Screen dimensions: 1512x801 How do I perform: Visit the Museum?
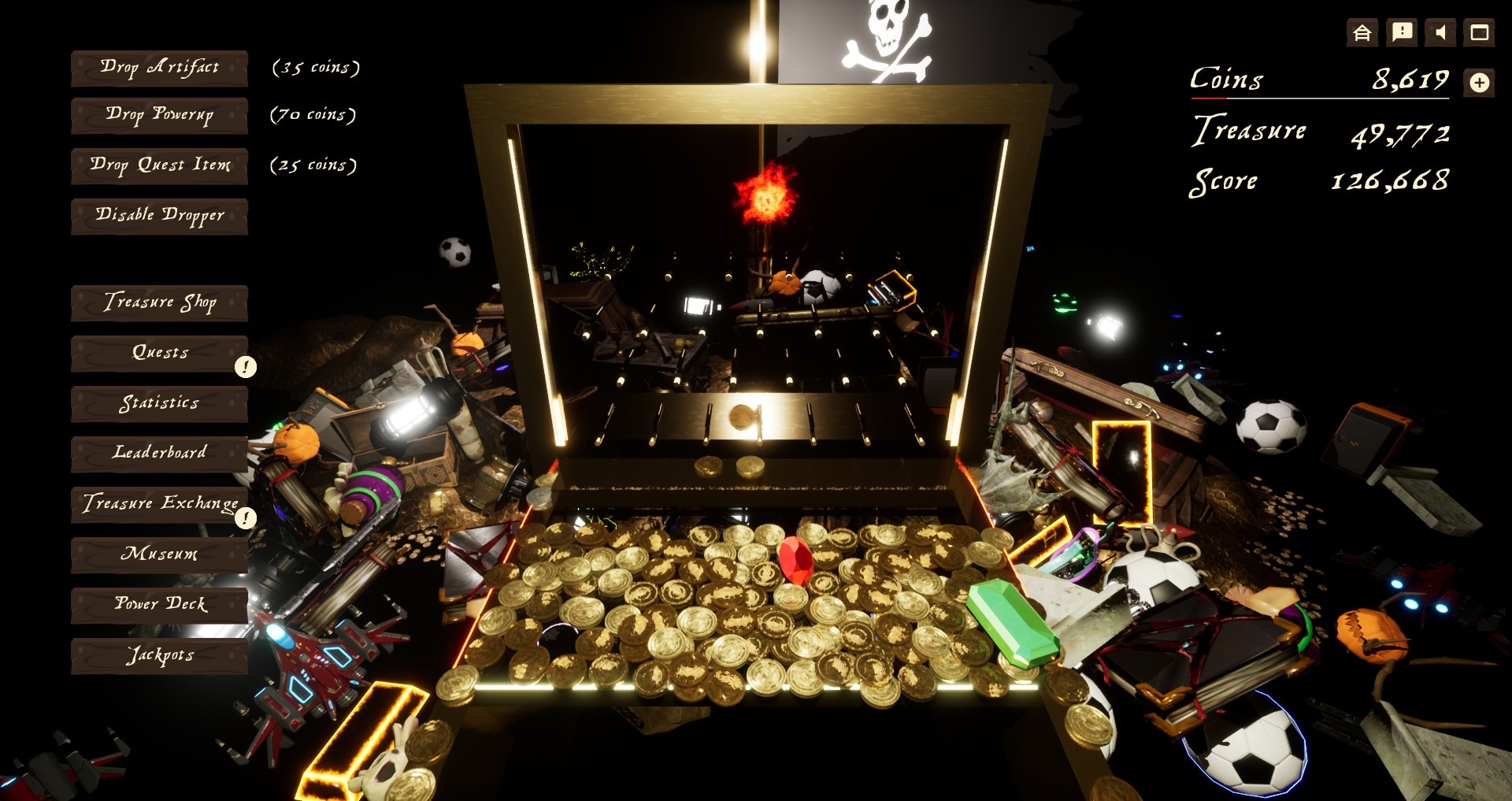158,555
